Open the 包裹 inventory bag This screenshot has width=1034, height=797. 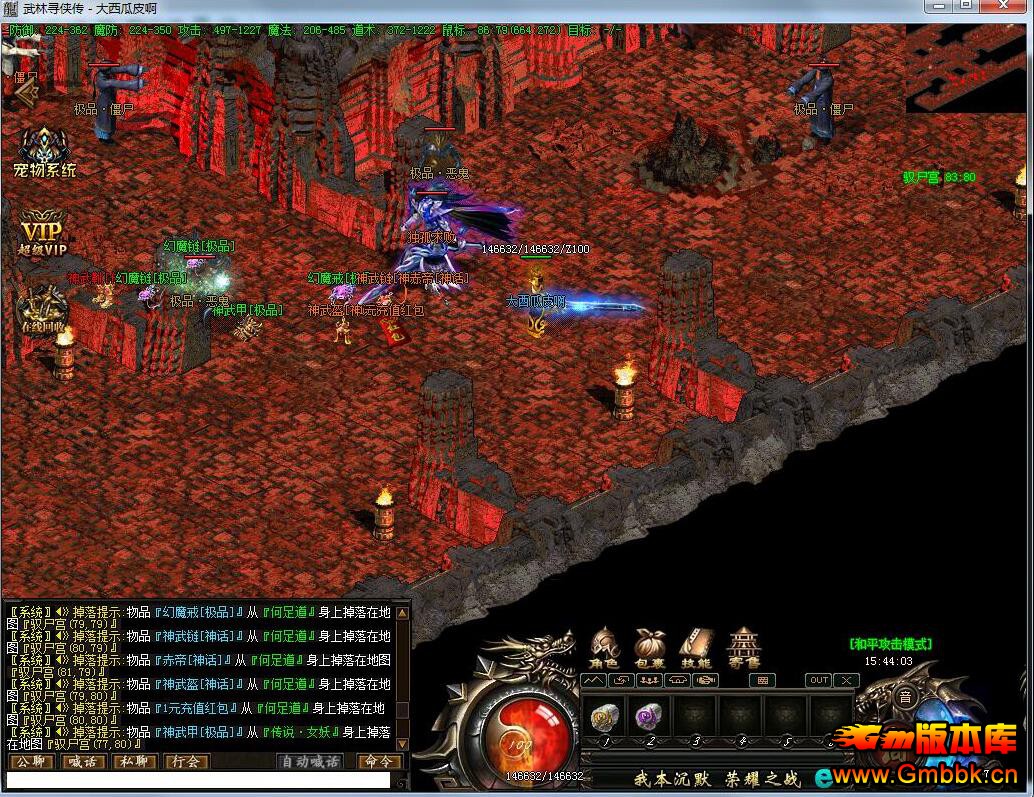pos(649,647)
